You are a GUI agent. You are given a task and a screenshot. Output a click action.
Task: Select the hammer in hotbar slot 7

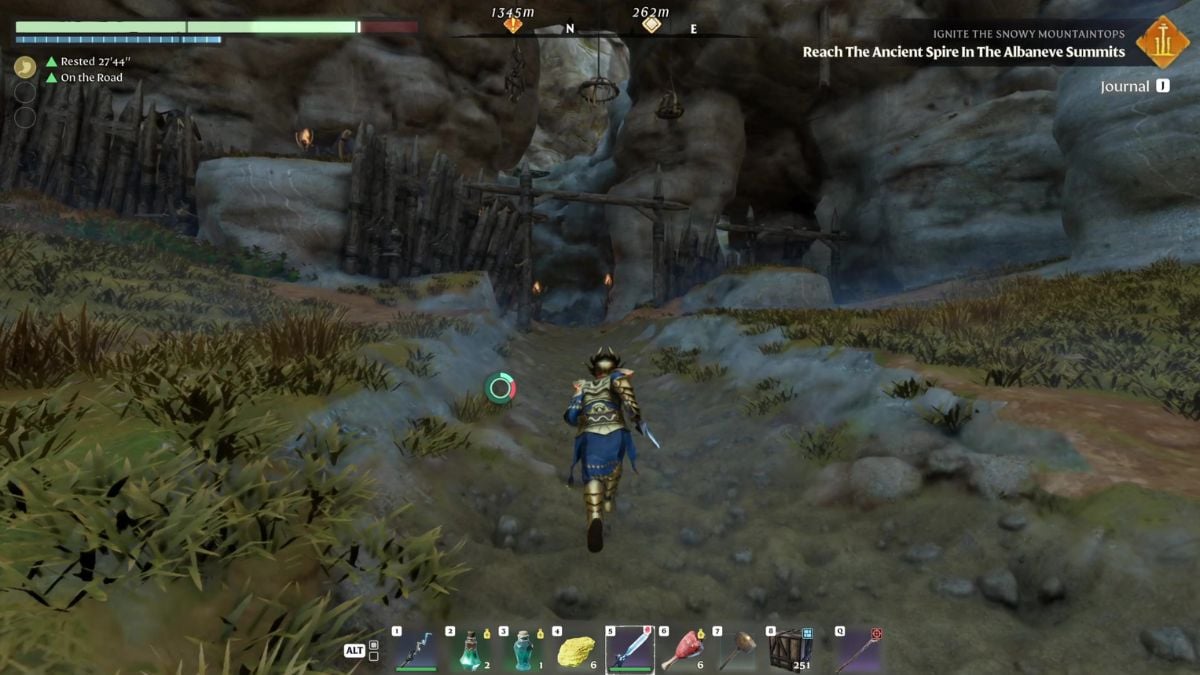(x=737, y=650)
